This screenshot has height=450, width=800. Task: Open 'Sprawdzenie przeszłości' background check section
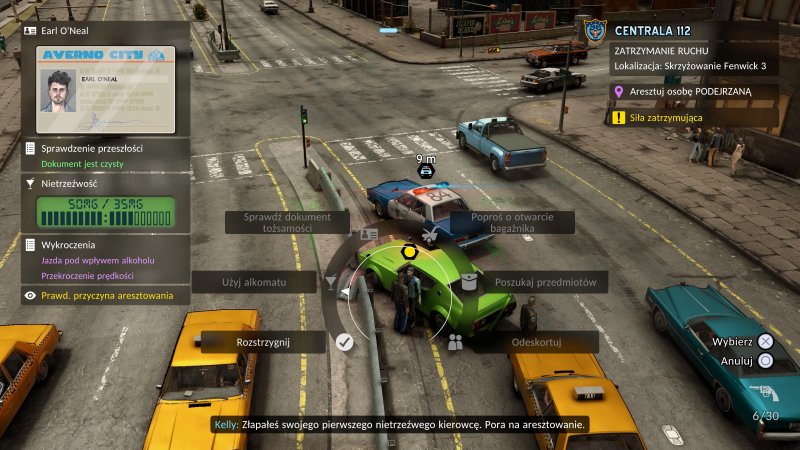[x=90, y=148]
